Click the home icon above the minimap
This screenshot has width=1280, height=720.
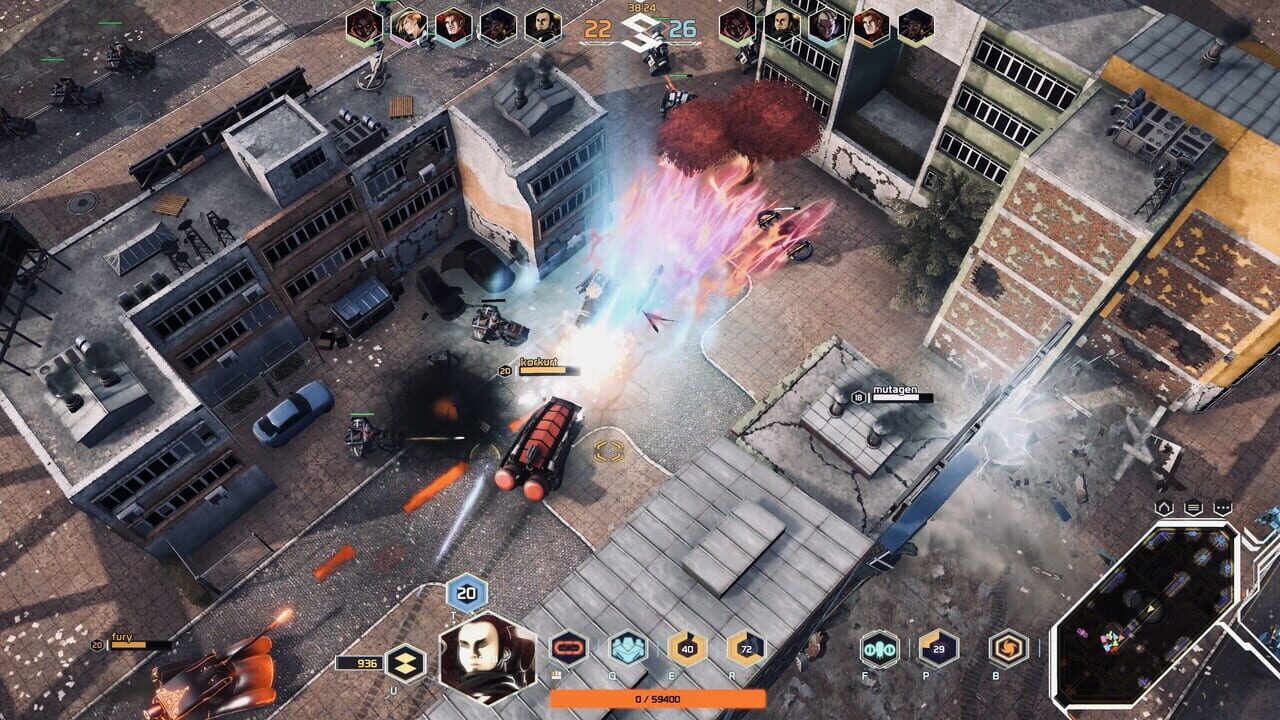(x=1162, y=508)
